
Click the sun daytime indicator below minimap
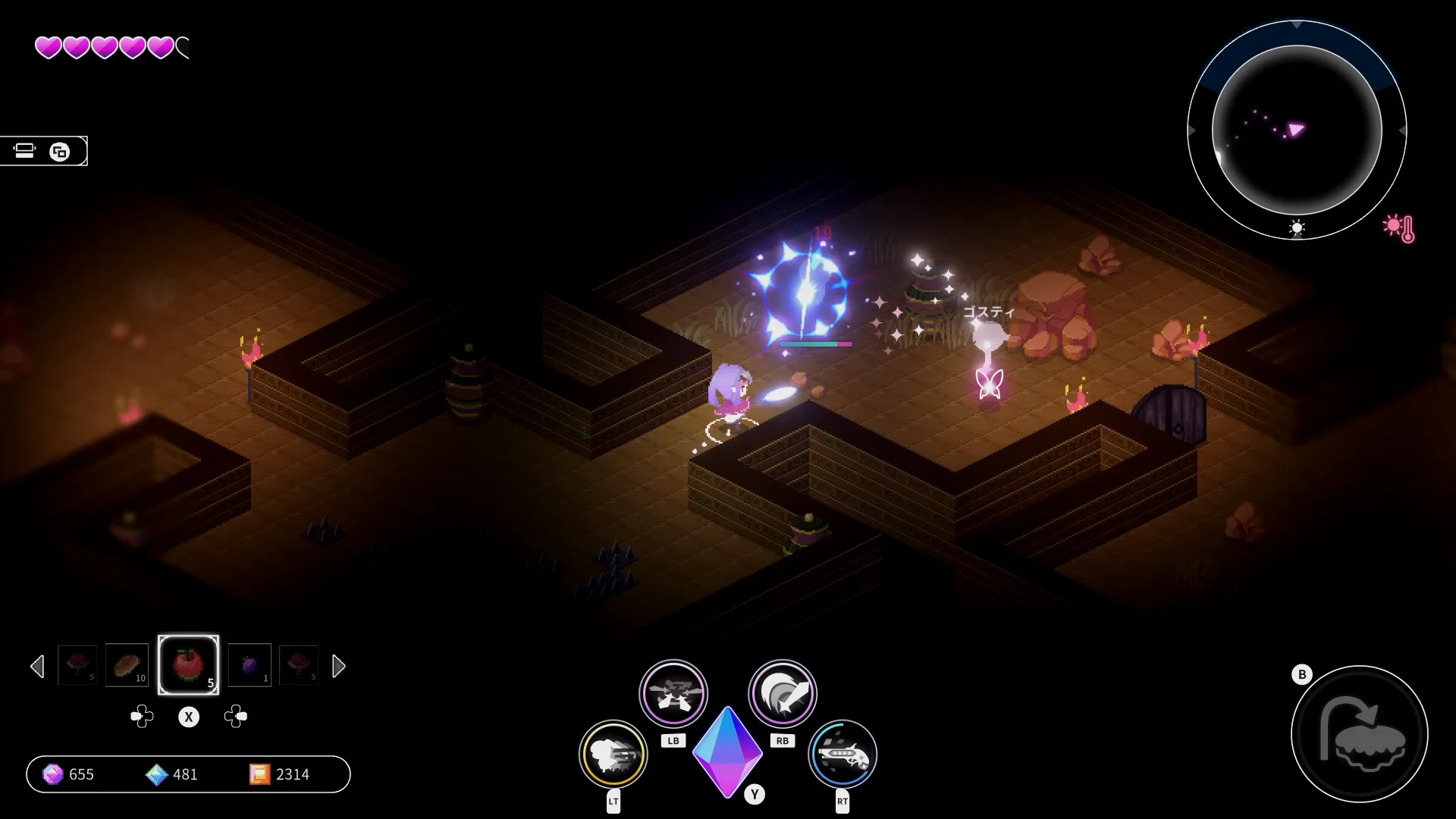point(1297,228)
